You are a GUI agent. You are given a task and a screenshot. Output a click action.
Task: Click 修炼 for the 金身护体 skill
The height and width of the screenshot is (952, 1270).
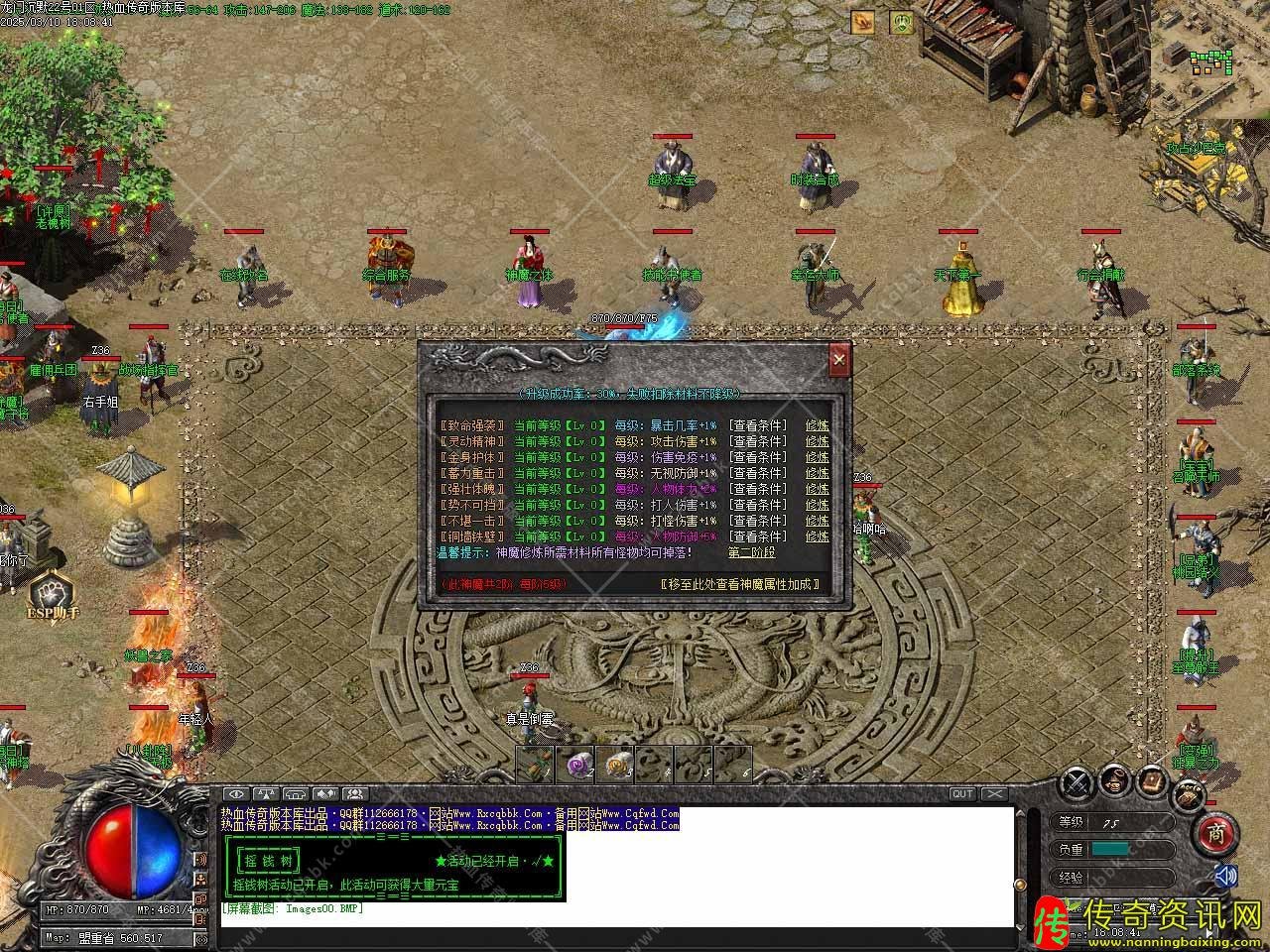[x=817, y=457]
